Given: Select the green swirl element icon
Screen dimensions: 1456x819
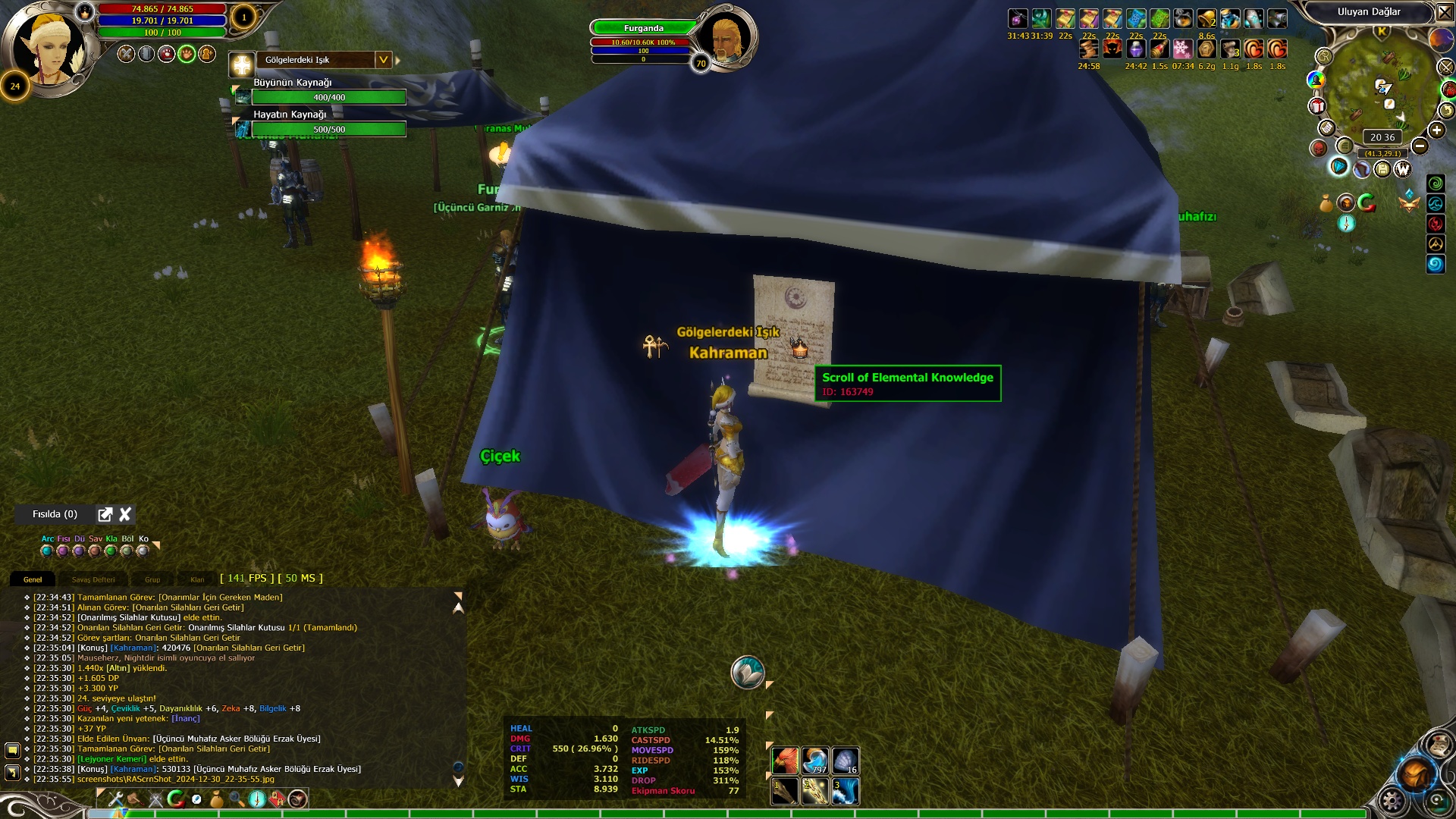Looking at the screenshot, I should pyautogui.click(x=1436, y=184).
